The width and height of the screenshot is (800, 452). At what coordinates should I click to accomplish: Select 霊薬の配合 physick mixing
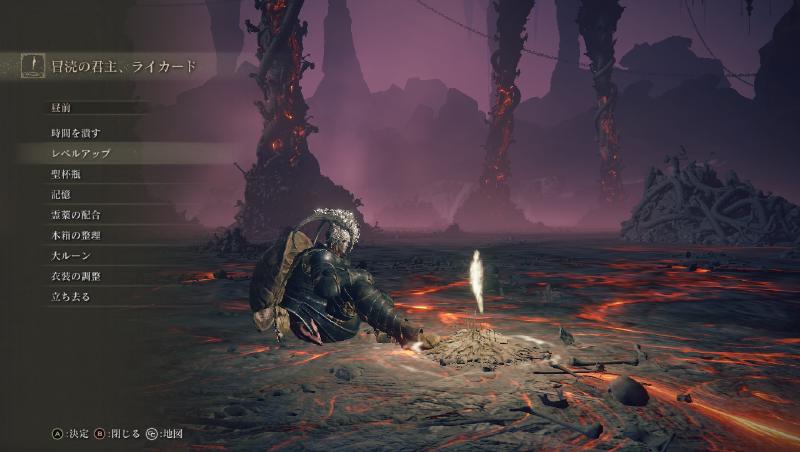pyautogui.click(x=76, y=215)
